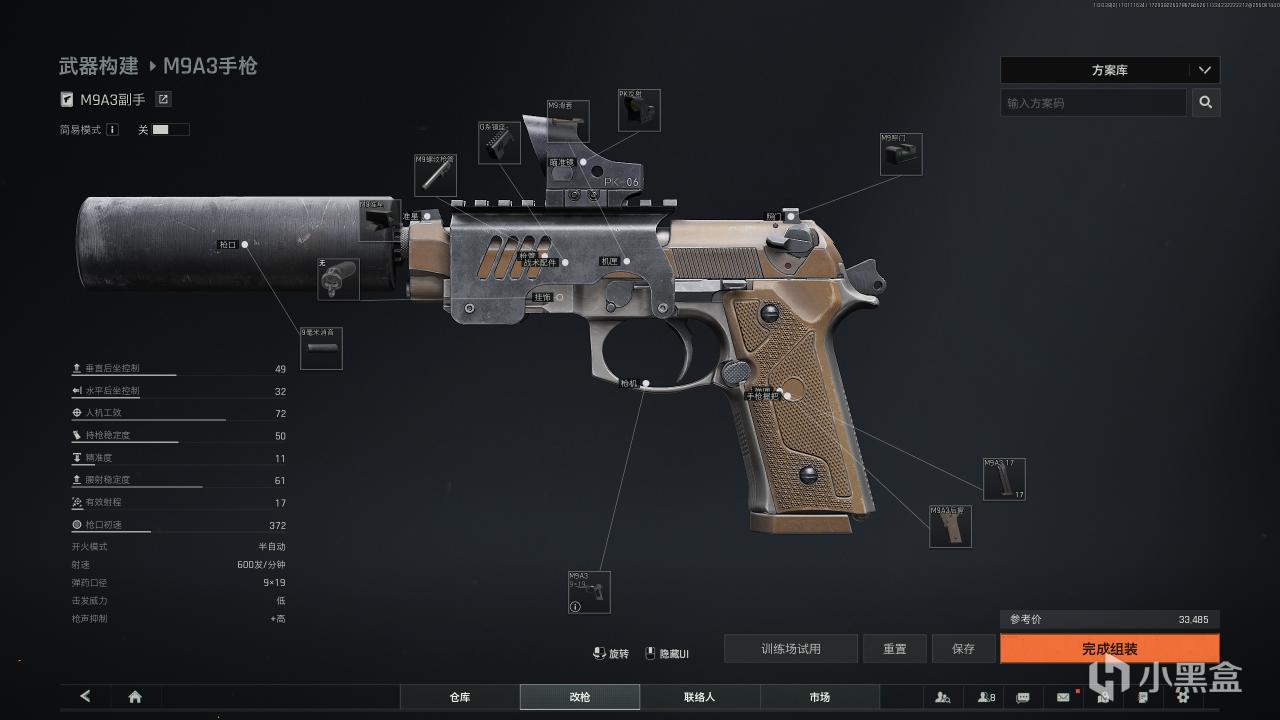
Task: Go back with the arrow button
Action: (85, 697)
